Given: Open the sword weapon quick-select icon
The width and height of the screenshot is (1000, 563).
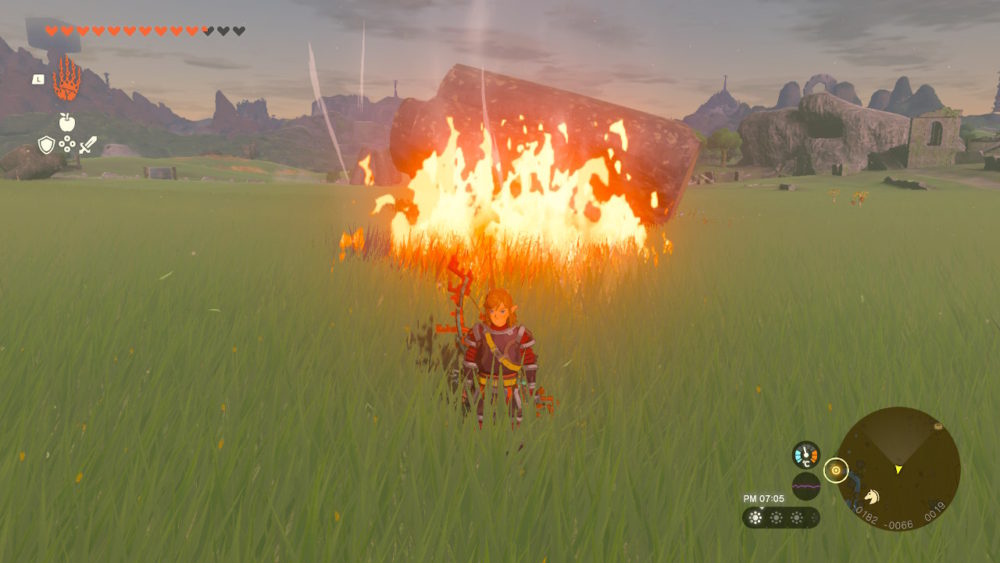Looking at the screenshot, I should [x=88, y=145].
